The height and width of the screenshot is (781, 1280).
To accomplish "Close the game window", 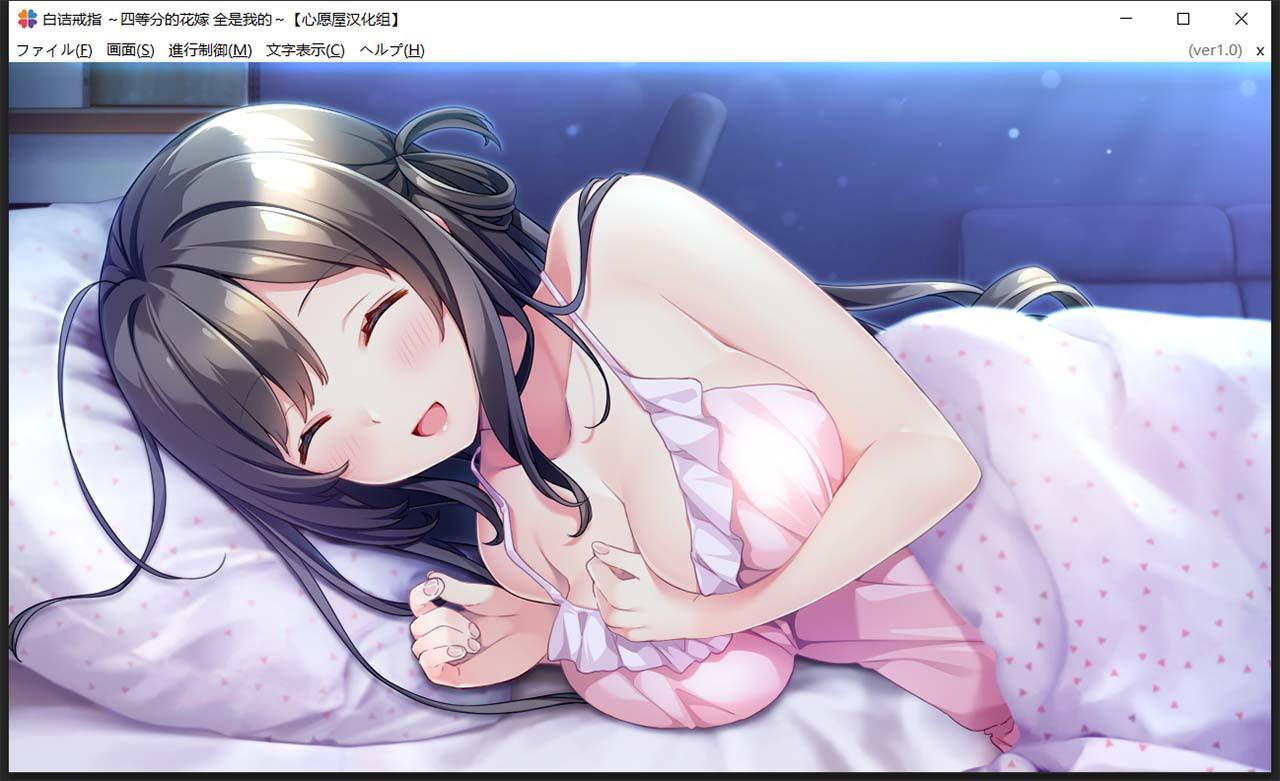I will point(1241,18).
